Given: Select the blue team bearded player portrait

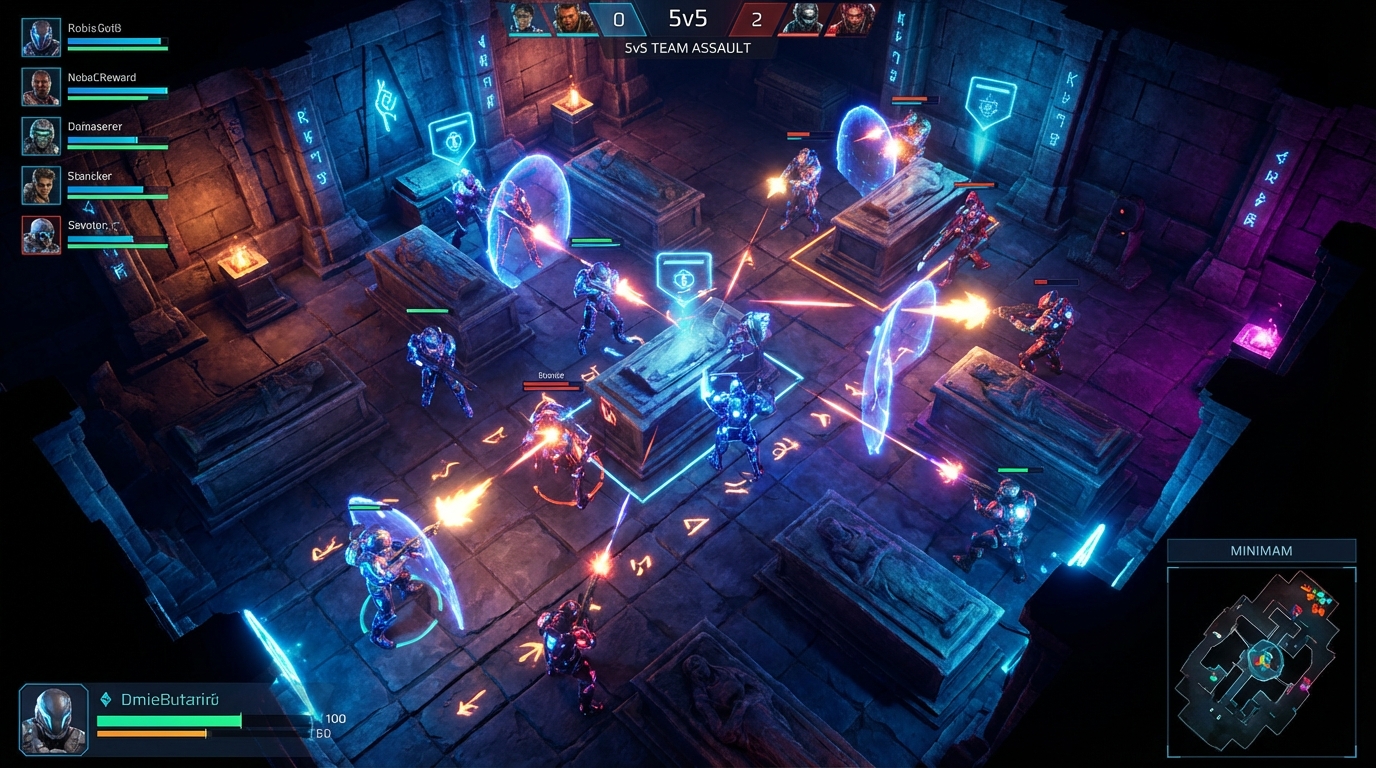Looking at the screenshot, I should 569,18.
